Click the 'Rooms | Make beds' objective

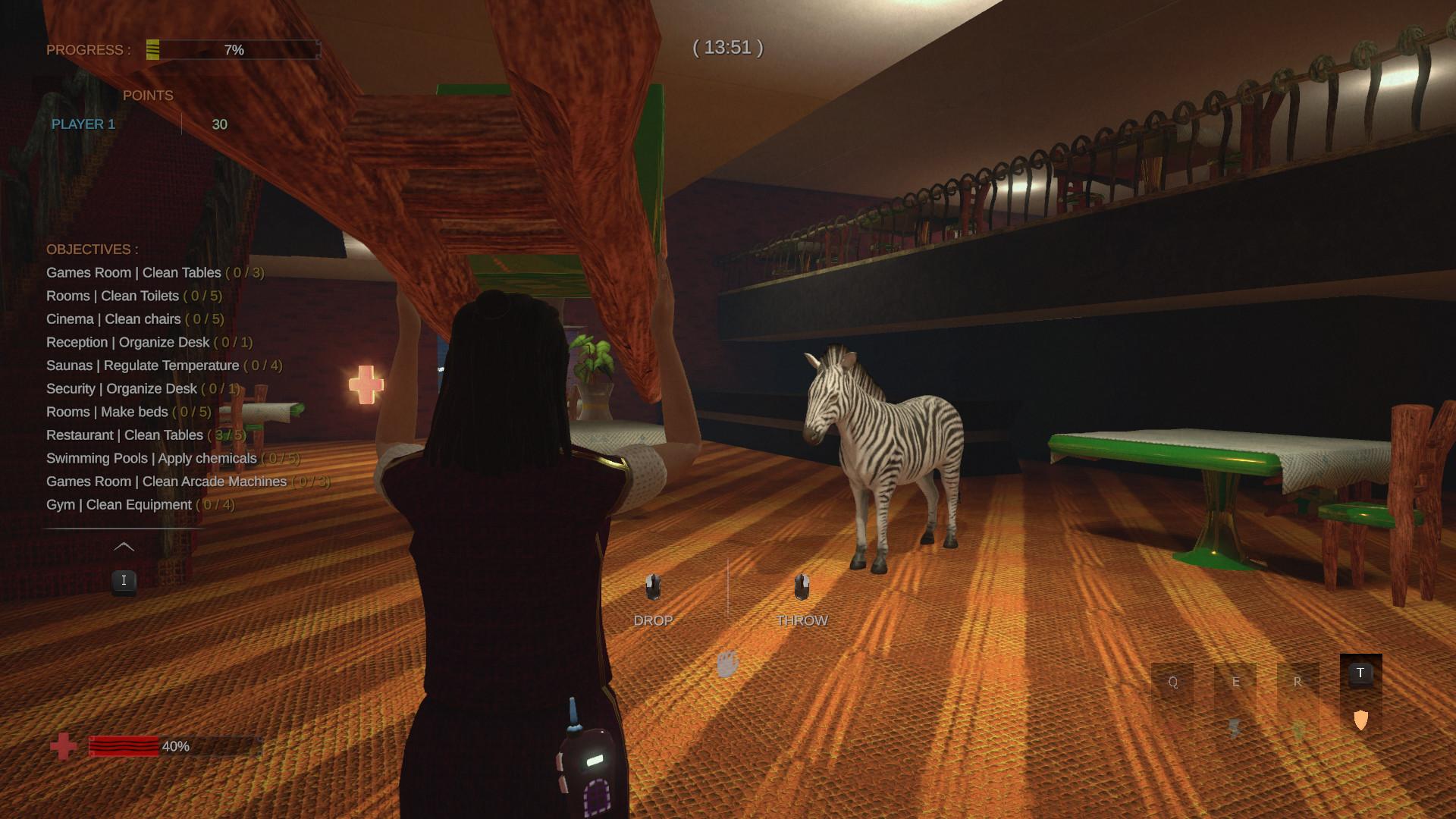(x=127, y=412)
